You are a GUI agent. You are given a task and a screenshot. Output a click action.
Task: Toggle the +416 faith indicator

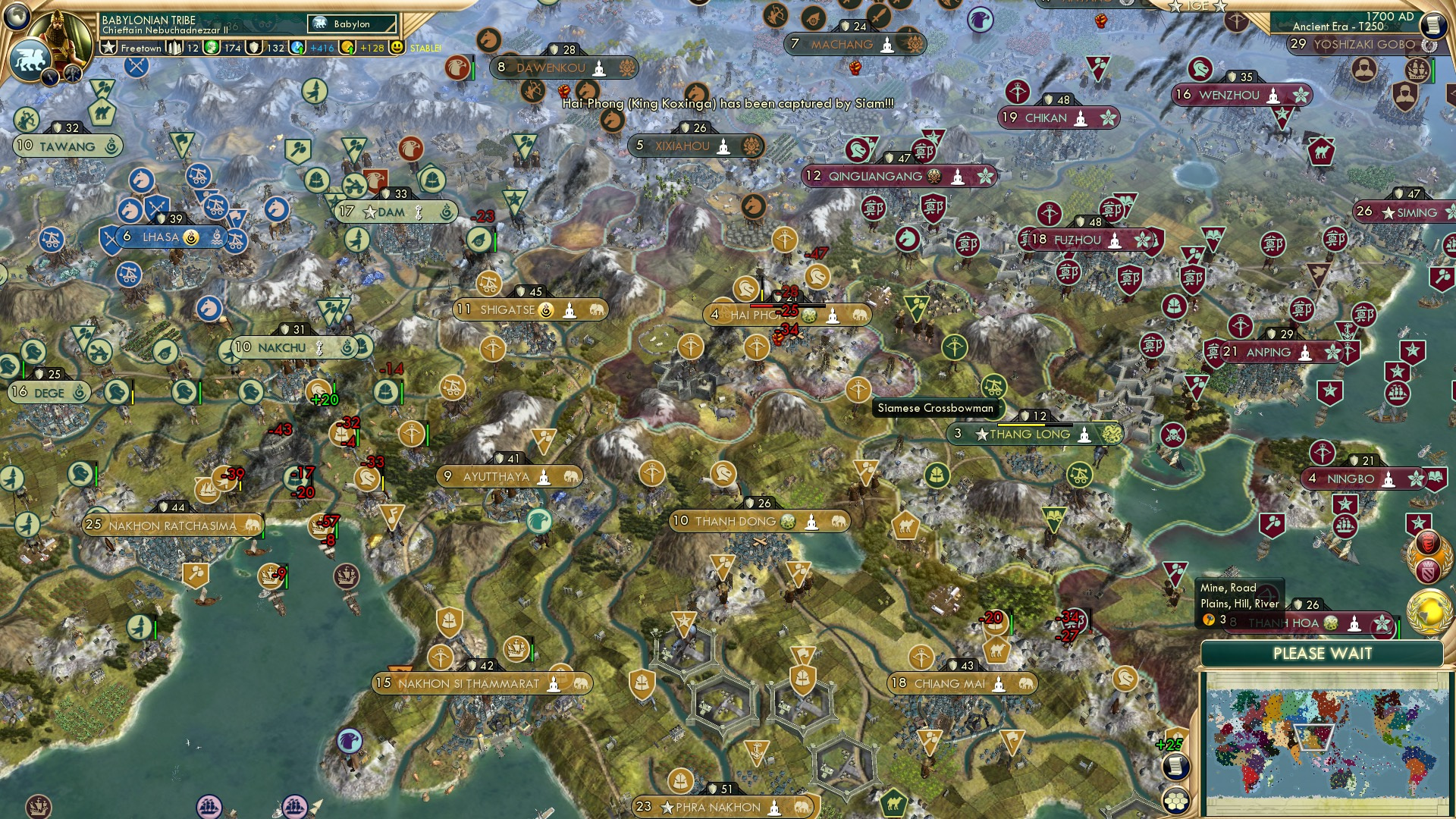308,46
